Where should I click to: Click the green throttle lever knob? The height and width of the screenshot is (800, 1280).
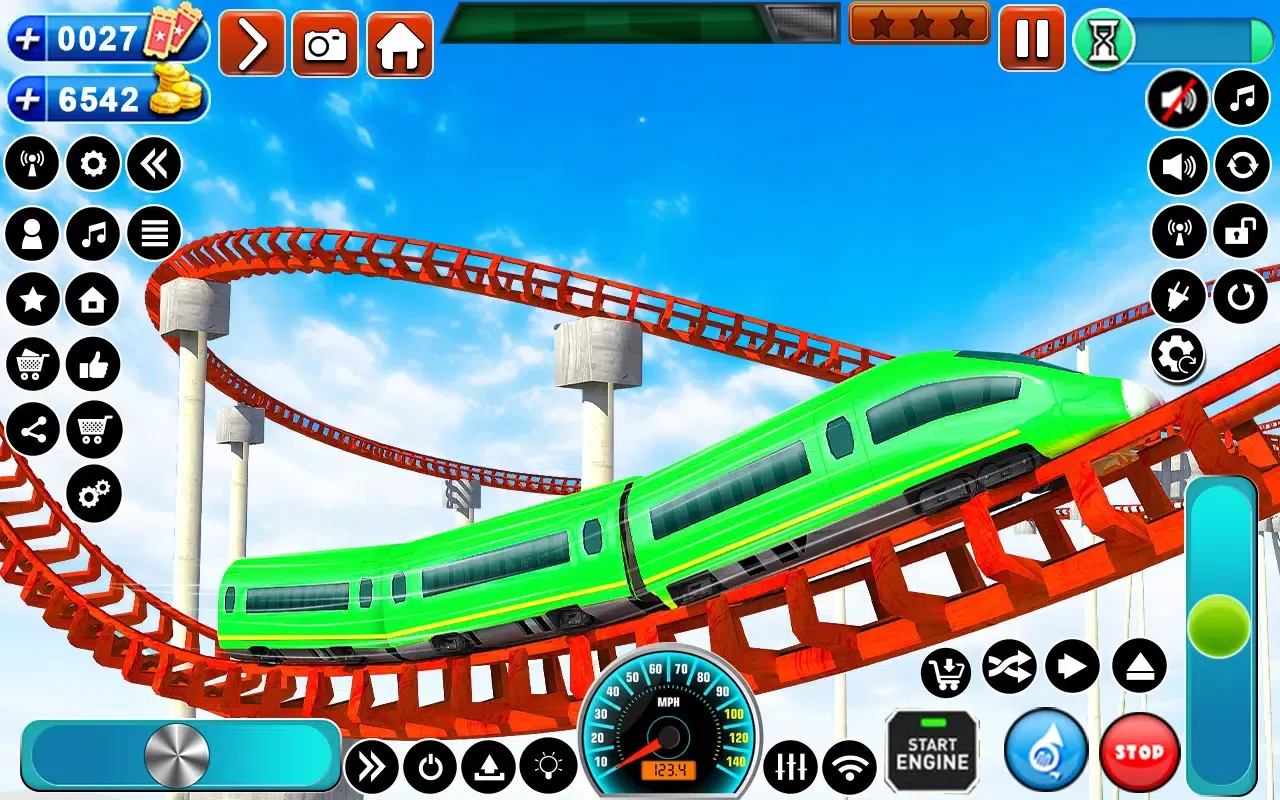(1219, 626)
